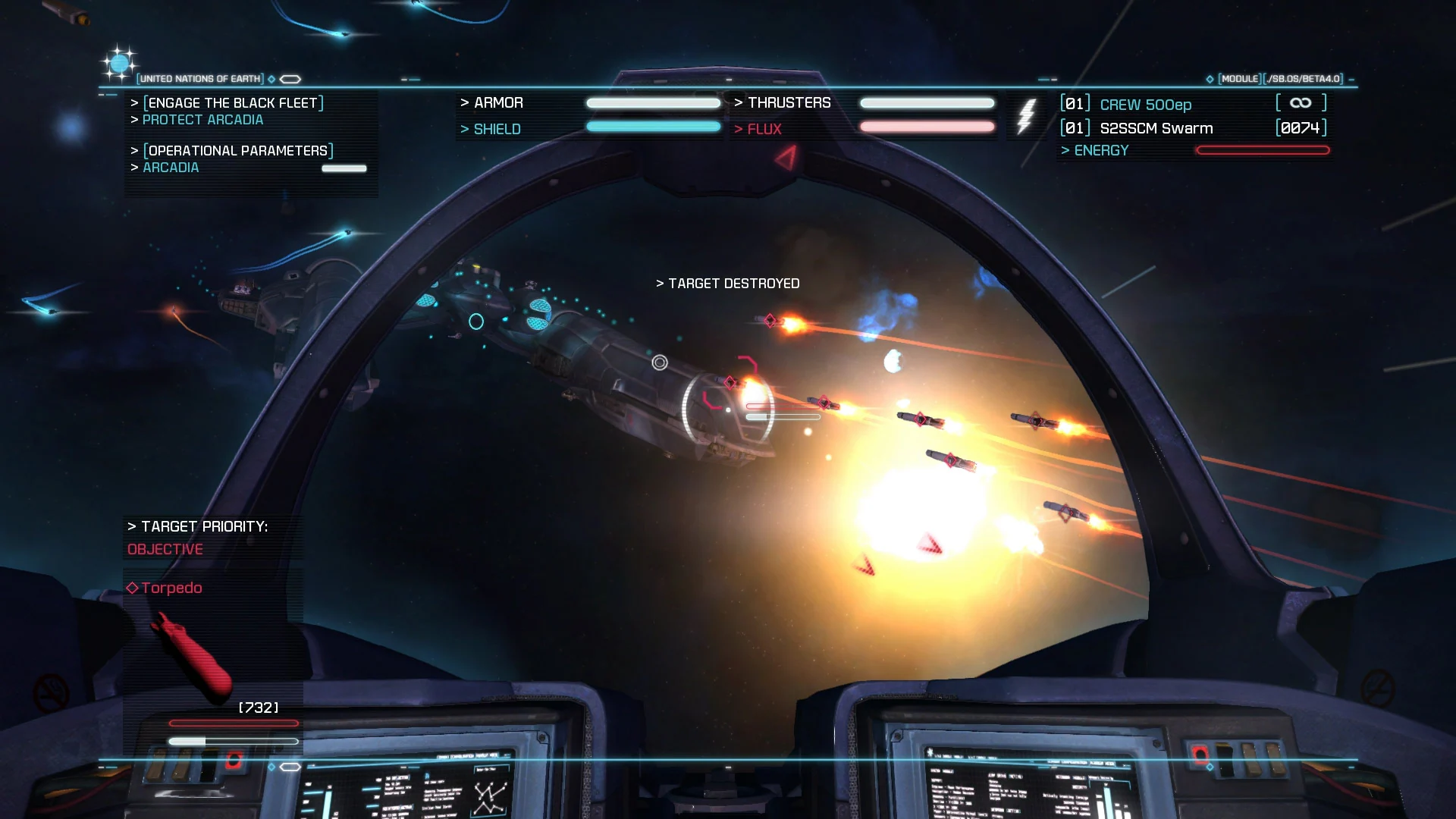The width and height of the screenshot is (1456, 819).
Task: Expand the ENGAGE THE BLACK FLEET objective
Action: tap(232, 103)
